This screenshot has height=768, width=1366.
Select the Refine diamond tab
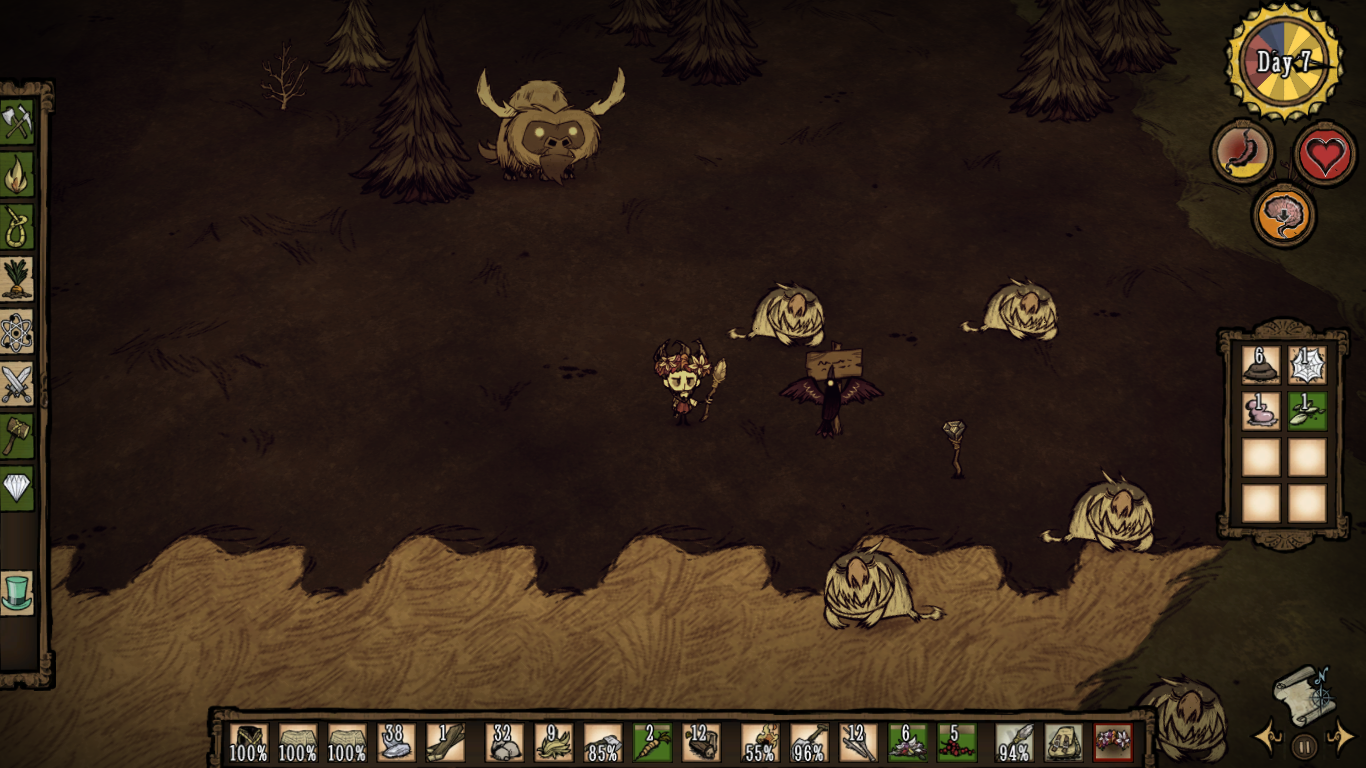[17, 488]
